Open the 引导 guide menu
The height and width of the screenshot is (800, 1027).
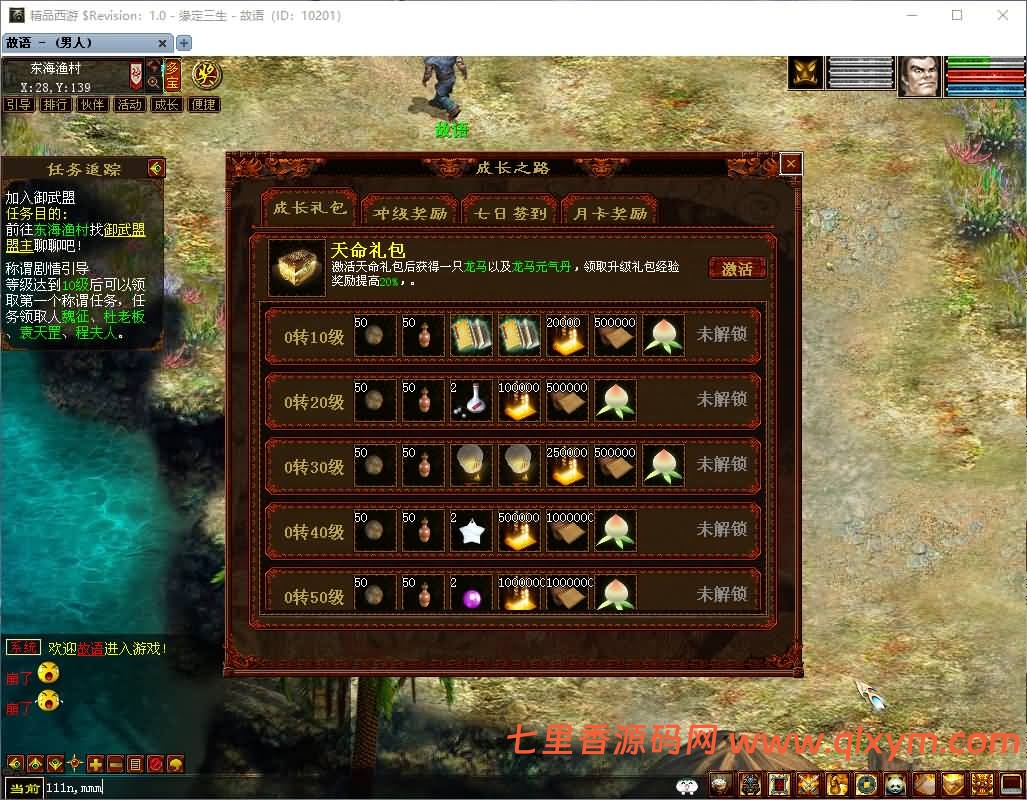(18, 104)
